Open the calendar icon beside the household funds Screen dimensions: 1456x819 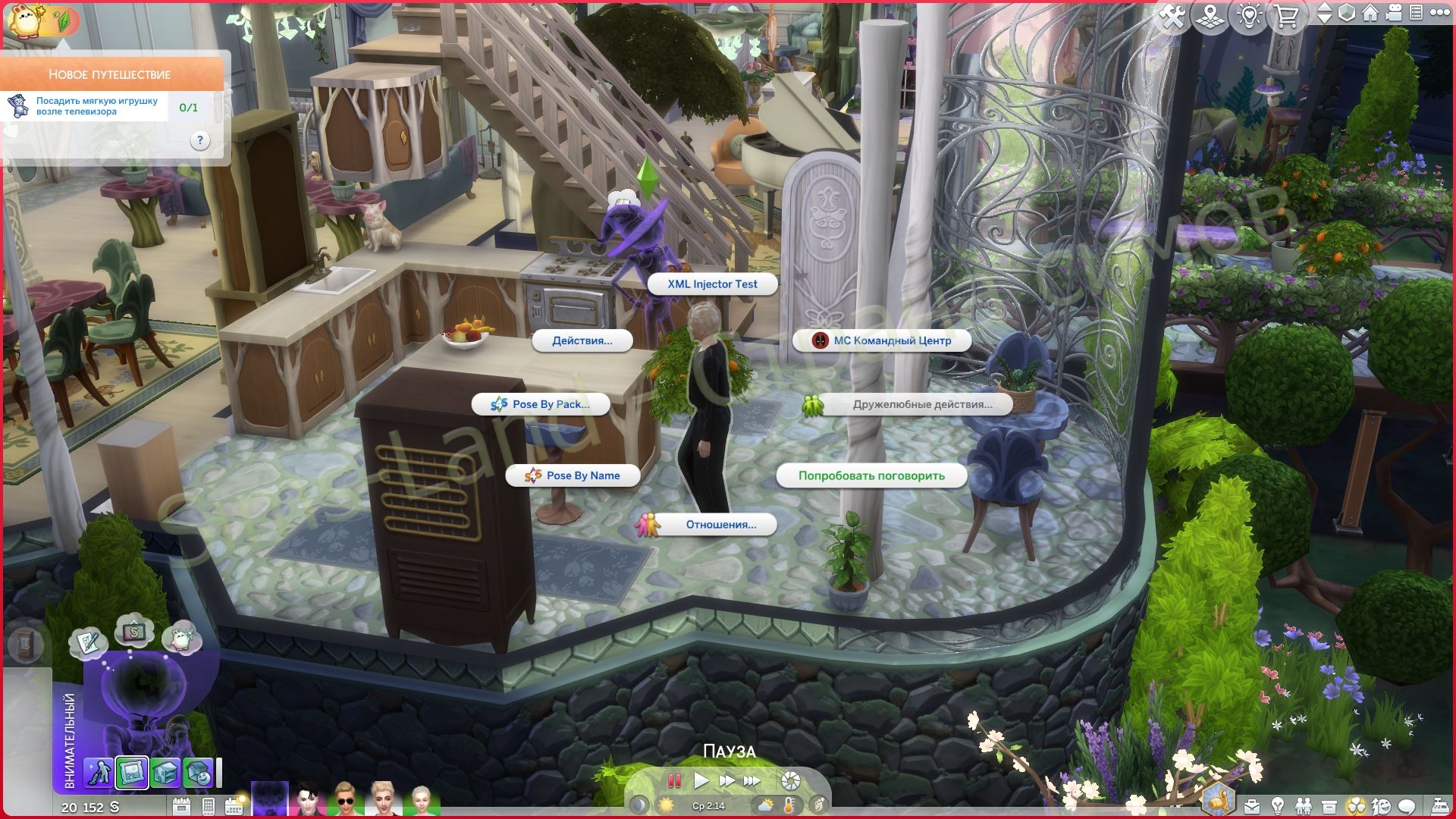[181, 806]
